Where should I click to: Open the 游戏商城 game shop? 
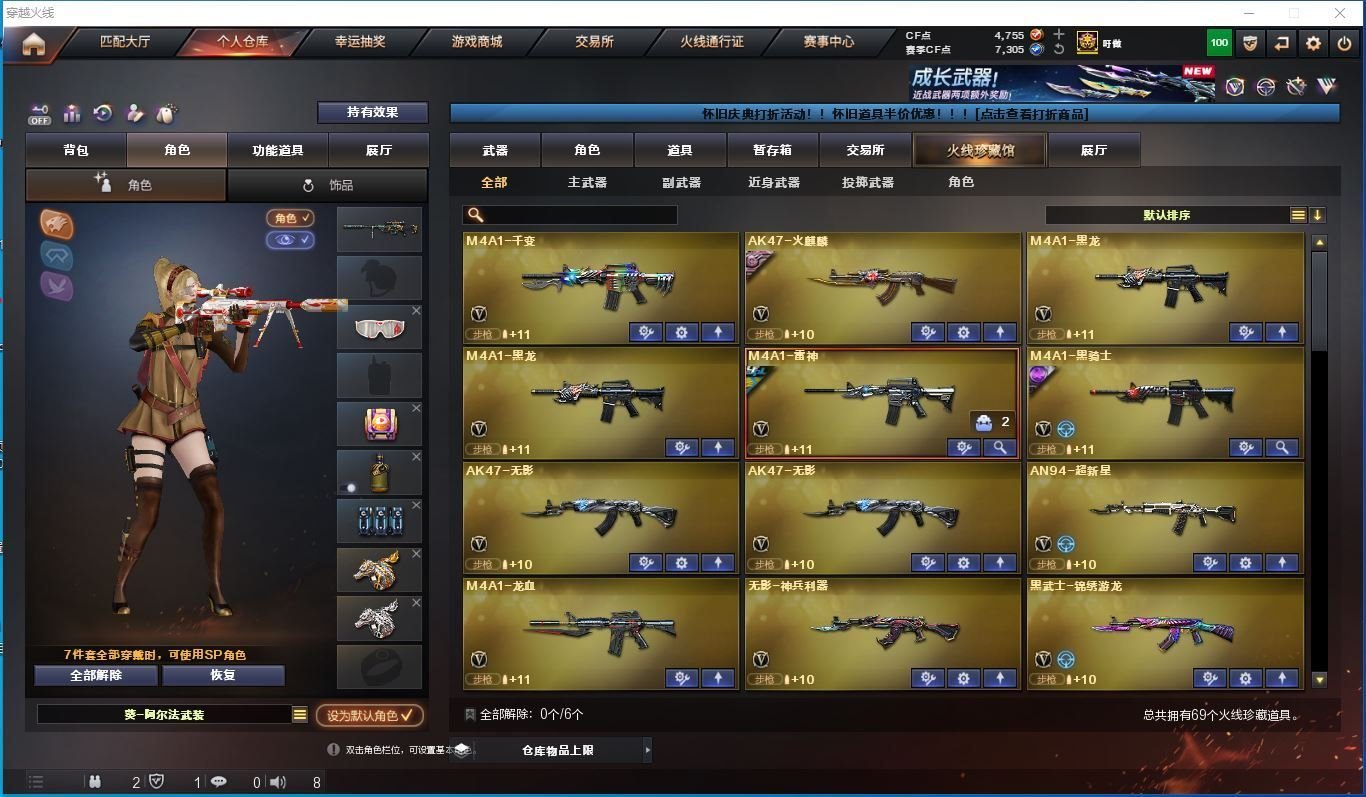click(477, 42)
